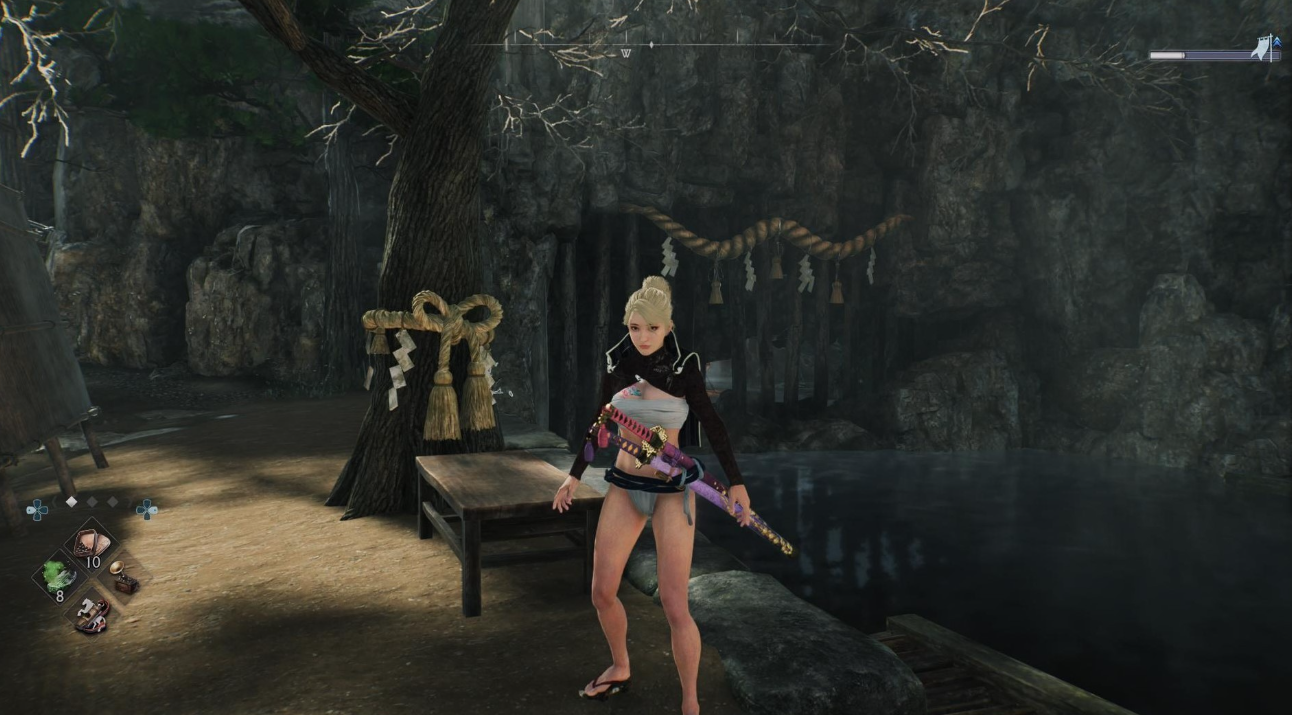The image size is (1292, 715).
Task: Activate the gramophone music box item
Action: point(123,577)
